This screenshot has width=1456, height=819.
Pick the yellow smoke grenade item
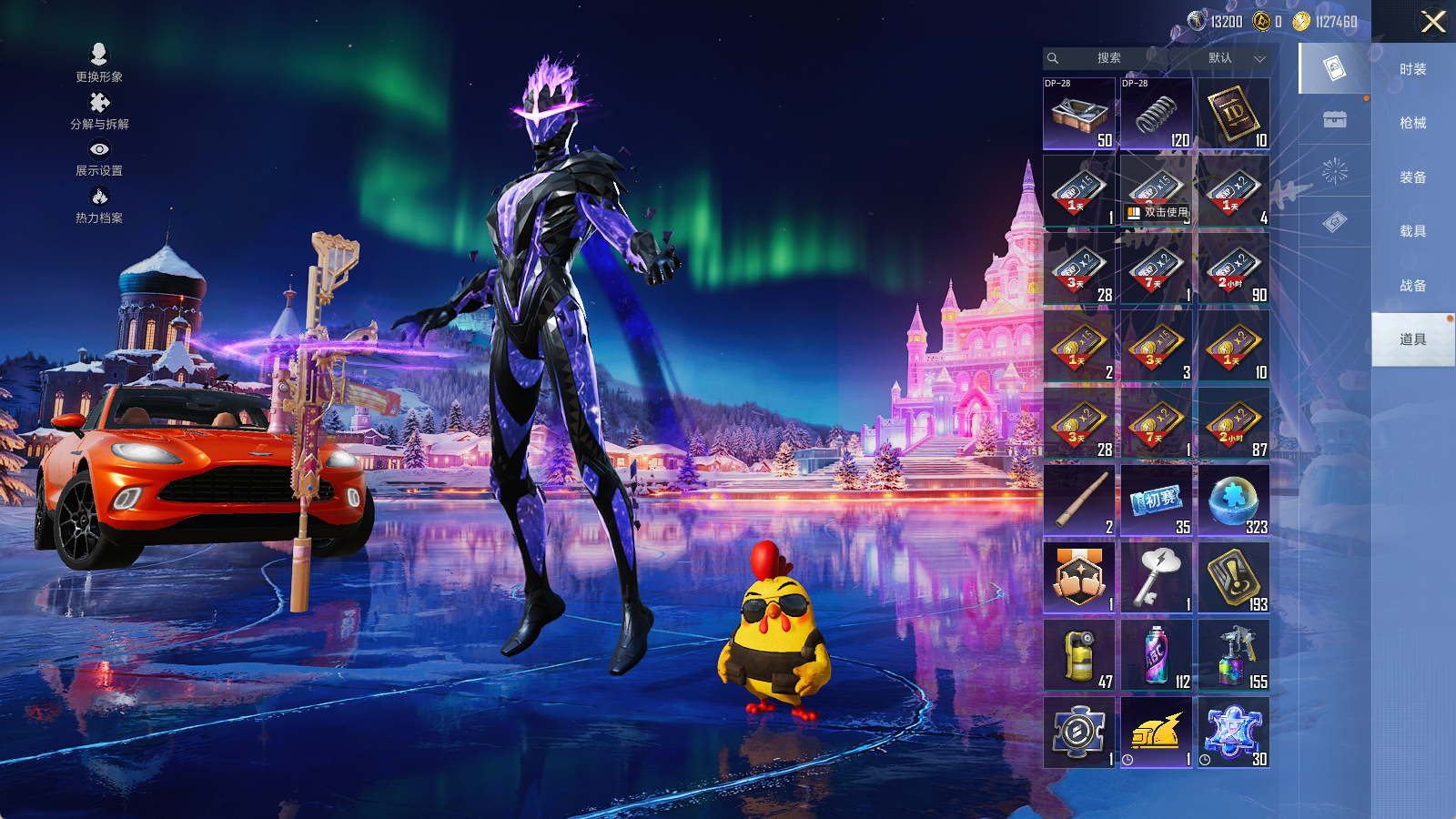(x=1078, y=655)
